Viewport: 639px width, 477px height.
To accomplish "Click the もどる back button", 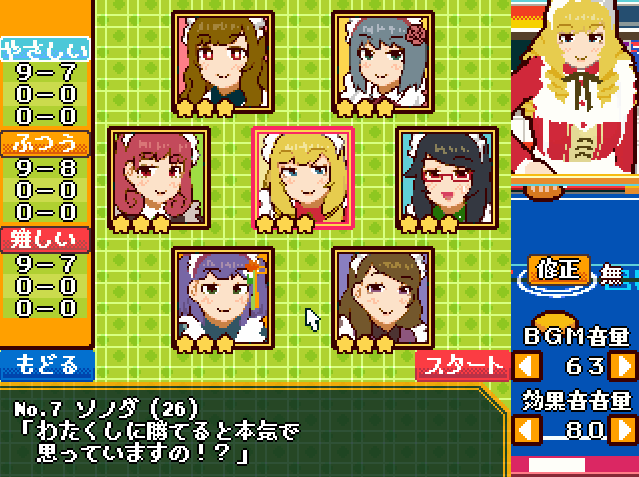I will (x=47, y=364).
